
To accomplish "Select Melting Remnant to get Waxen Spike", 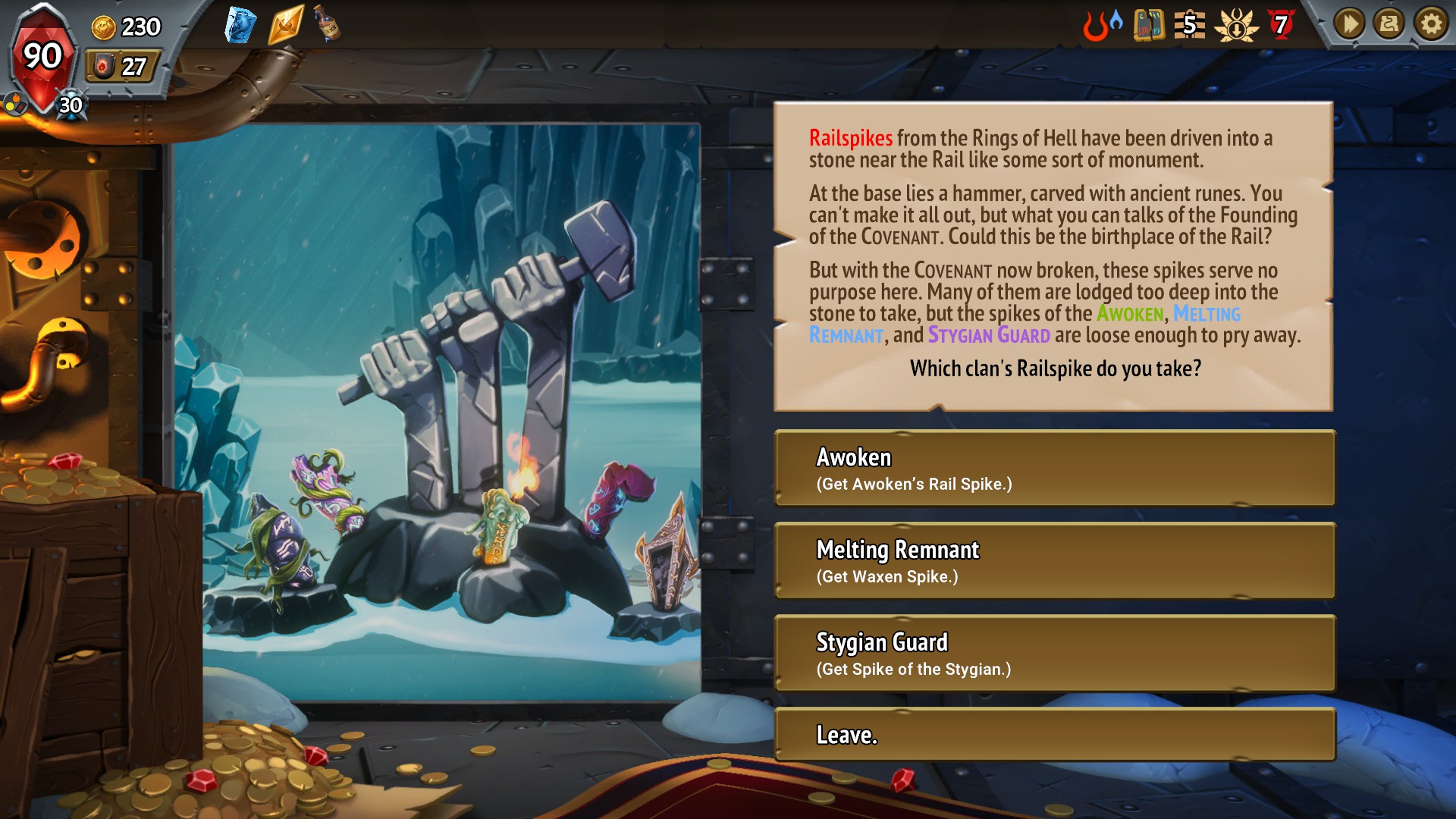I will [1054, 561].
